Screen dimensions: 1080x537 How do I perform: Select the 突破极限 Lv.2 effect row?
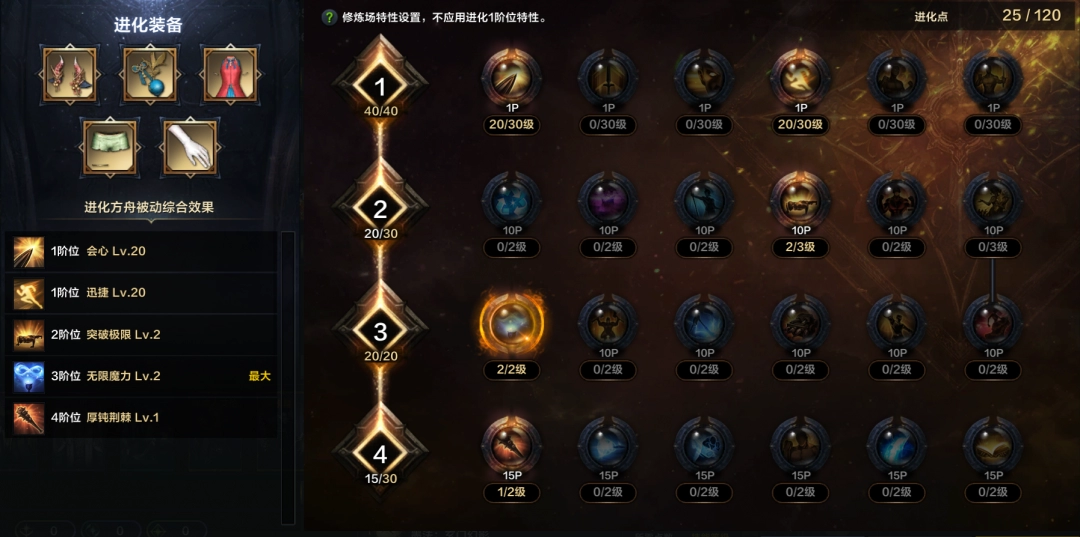(140, 335)
